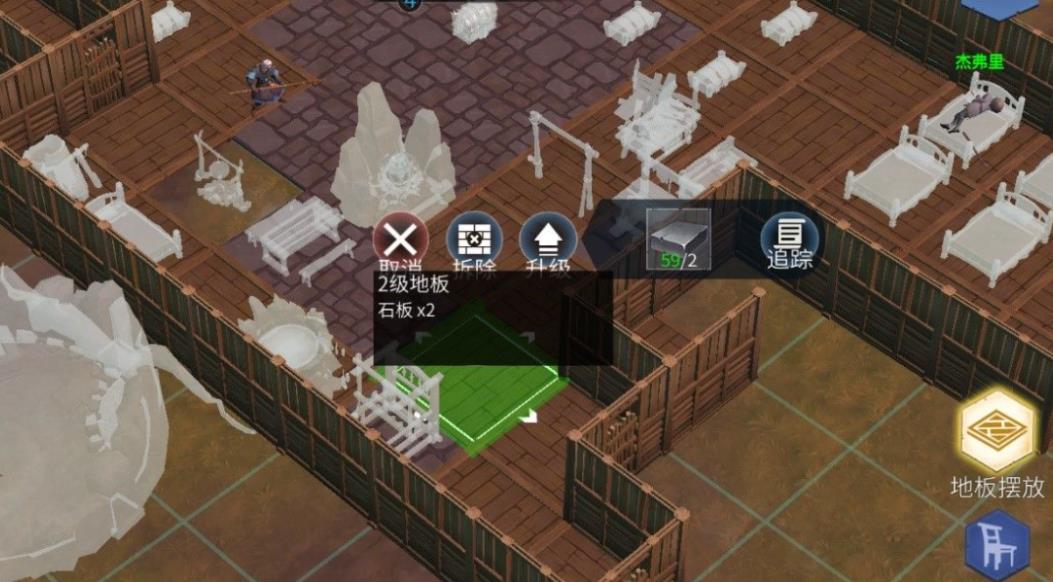Upgrade the floor tile (升级)
This screenshot has height=582, width=1053.
(549, 241)
